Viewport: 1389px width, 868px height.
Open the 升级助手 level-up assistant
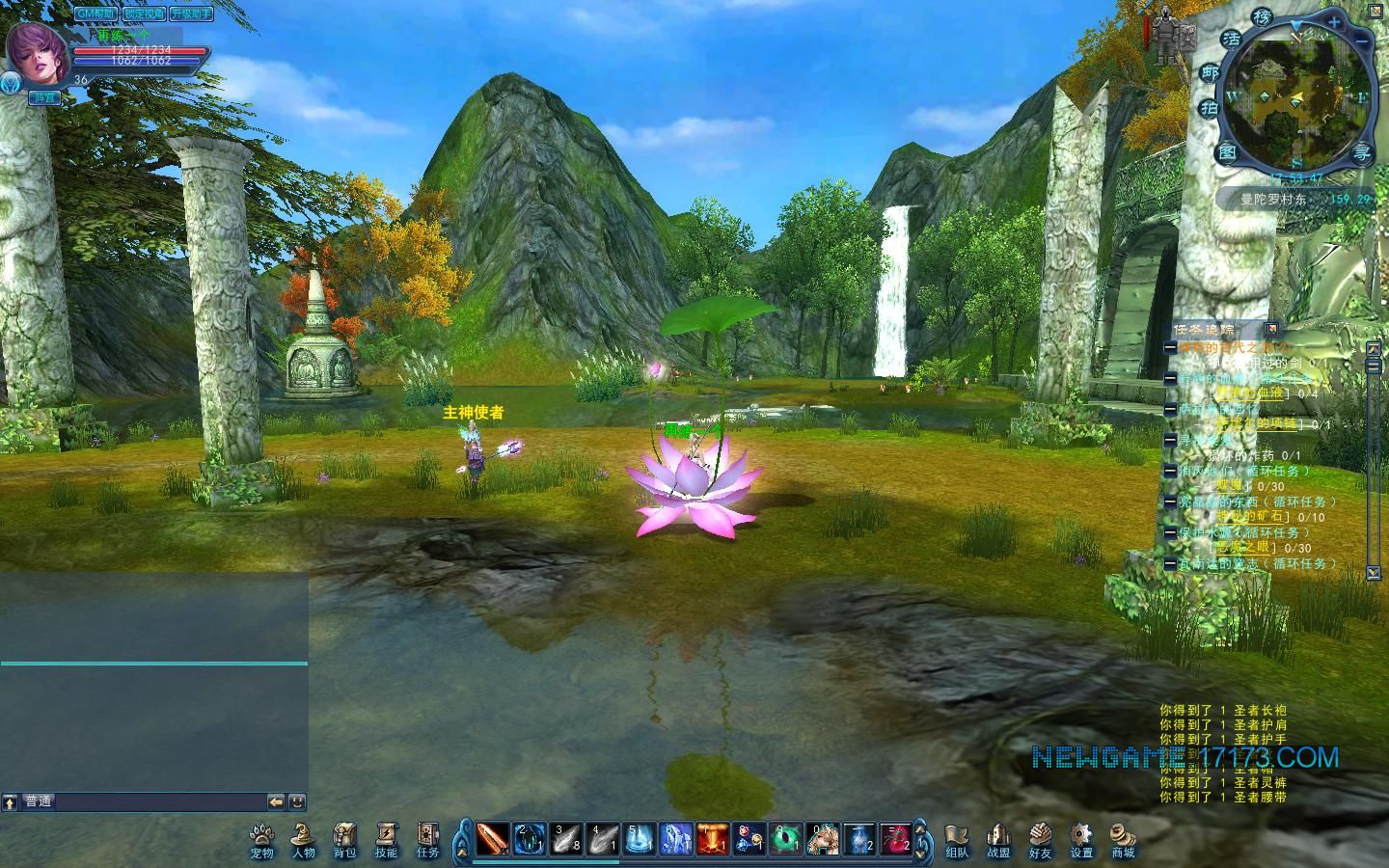191,14
